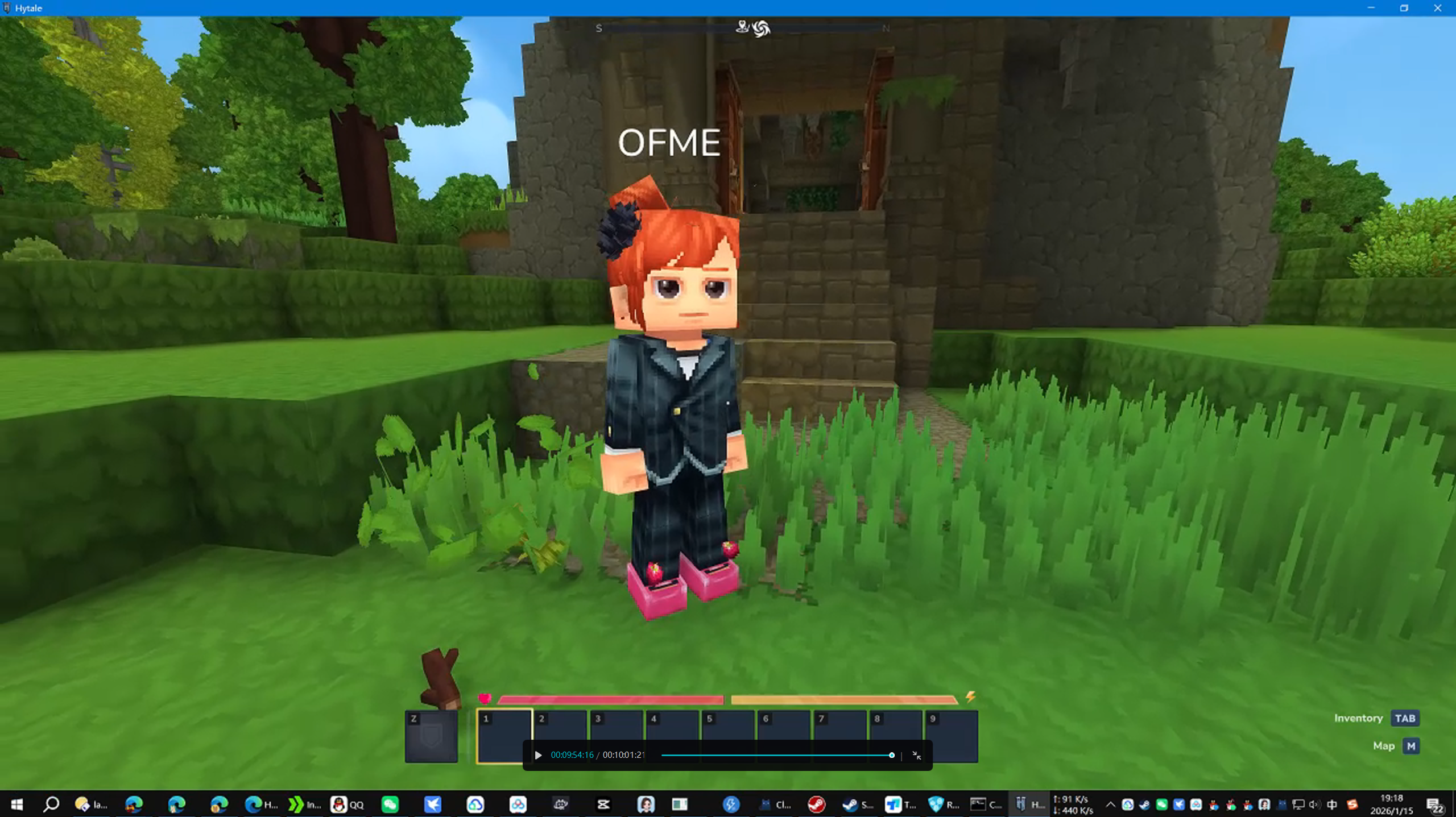
Task: Open WeChat from the taskbar
Action: 390,804
